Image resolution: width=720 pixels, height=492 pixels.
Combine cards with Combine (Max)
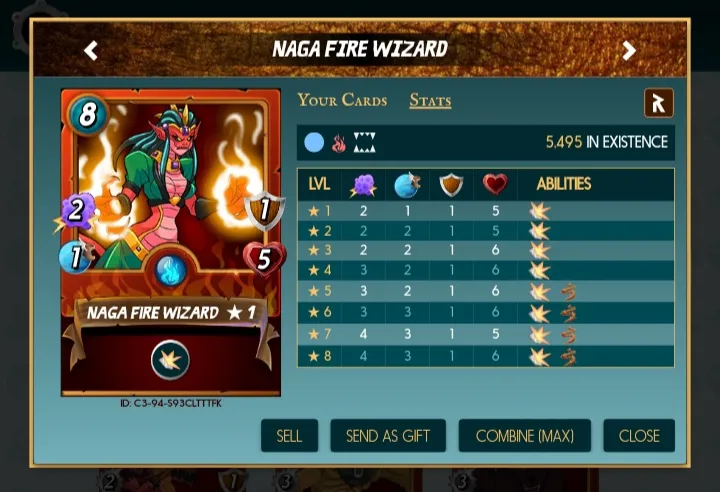[x=524, y=436]
